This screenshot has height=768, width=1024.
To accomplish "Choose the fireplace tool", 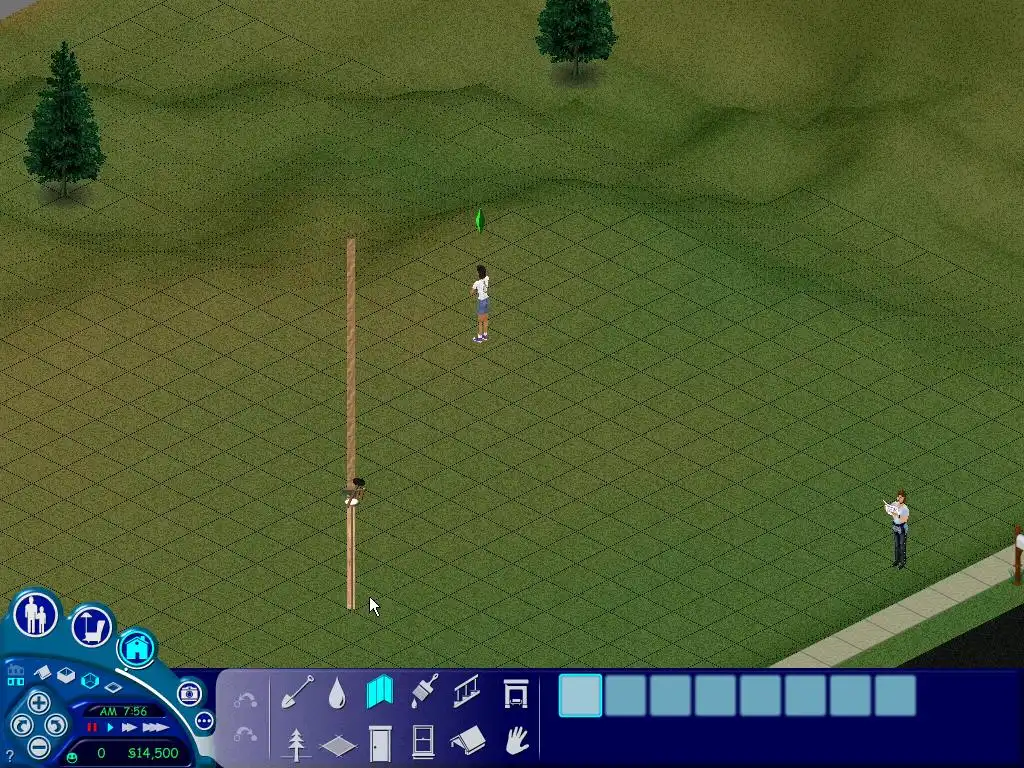I will [515, 692].
